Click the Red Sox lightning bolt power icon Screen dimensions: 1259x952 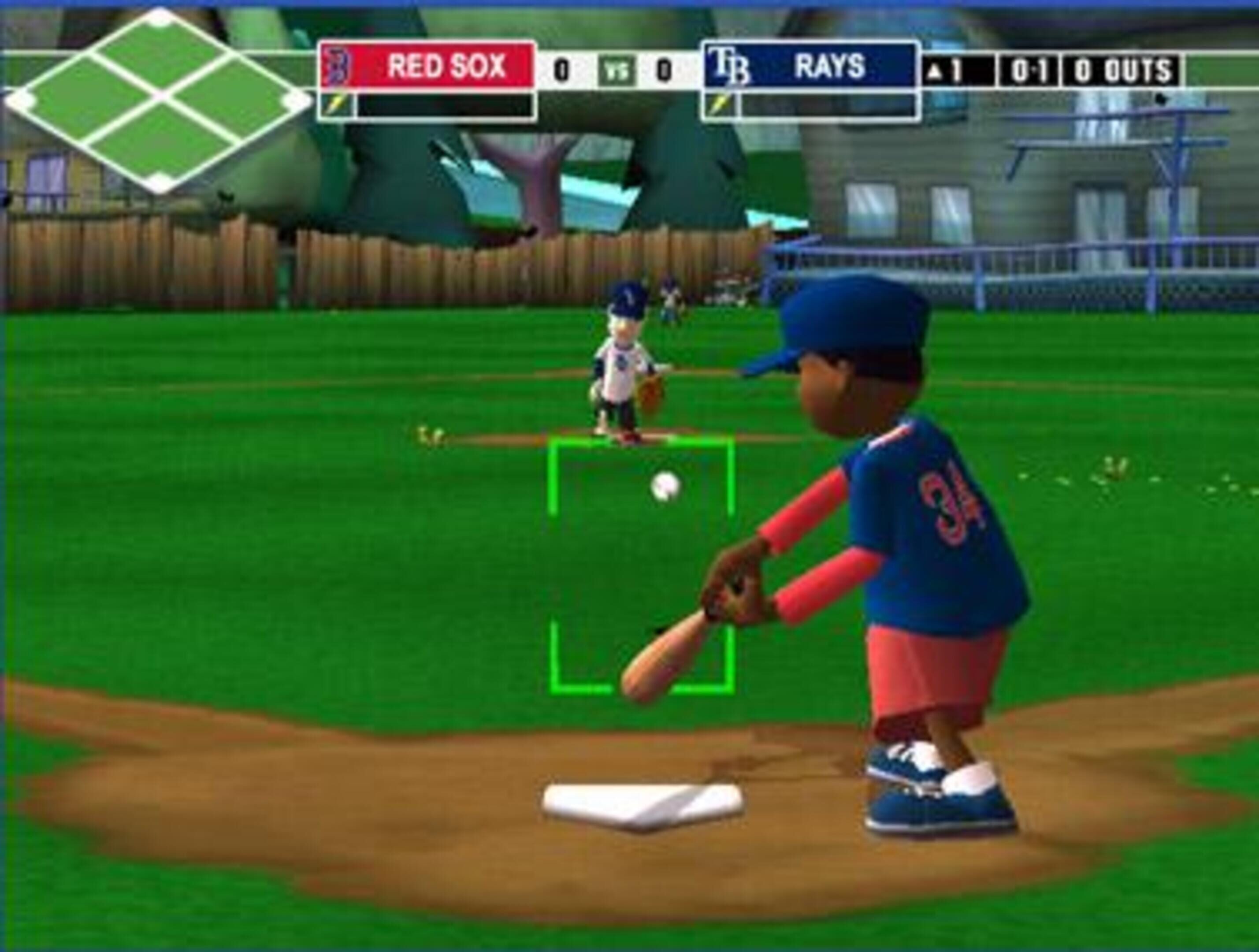point(336,105)
